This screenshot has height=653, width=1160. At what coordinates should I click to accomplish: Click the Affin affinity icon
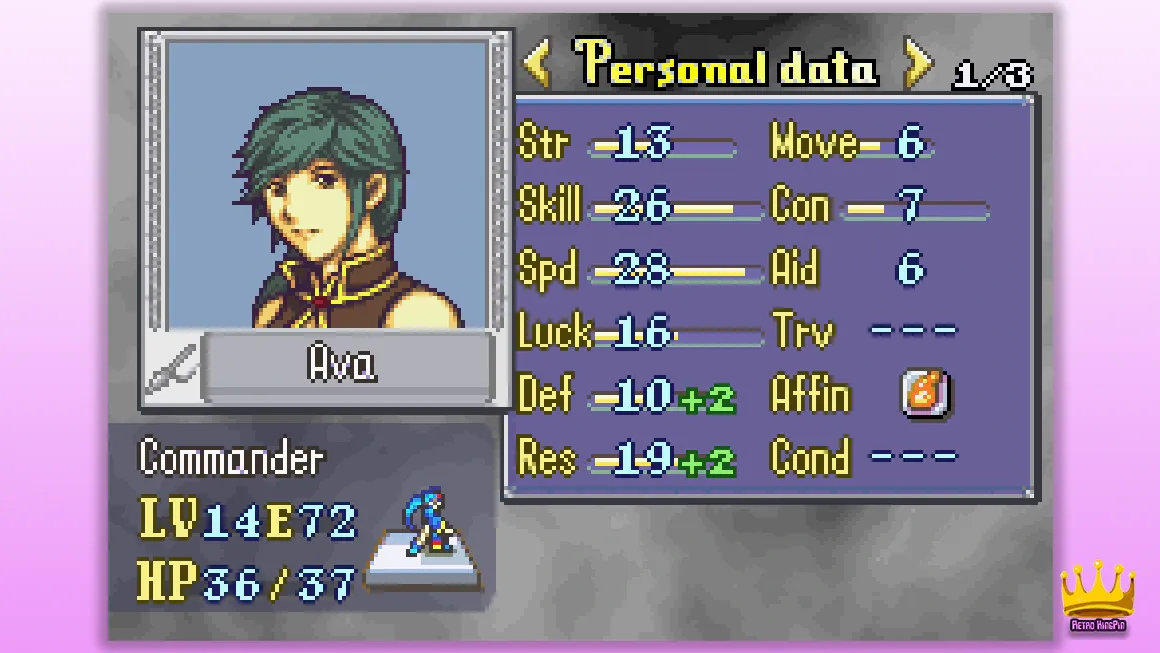(925, 395)
